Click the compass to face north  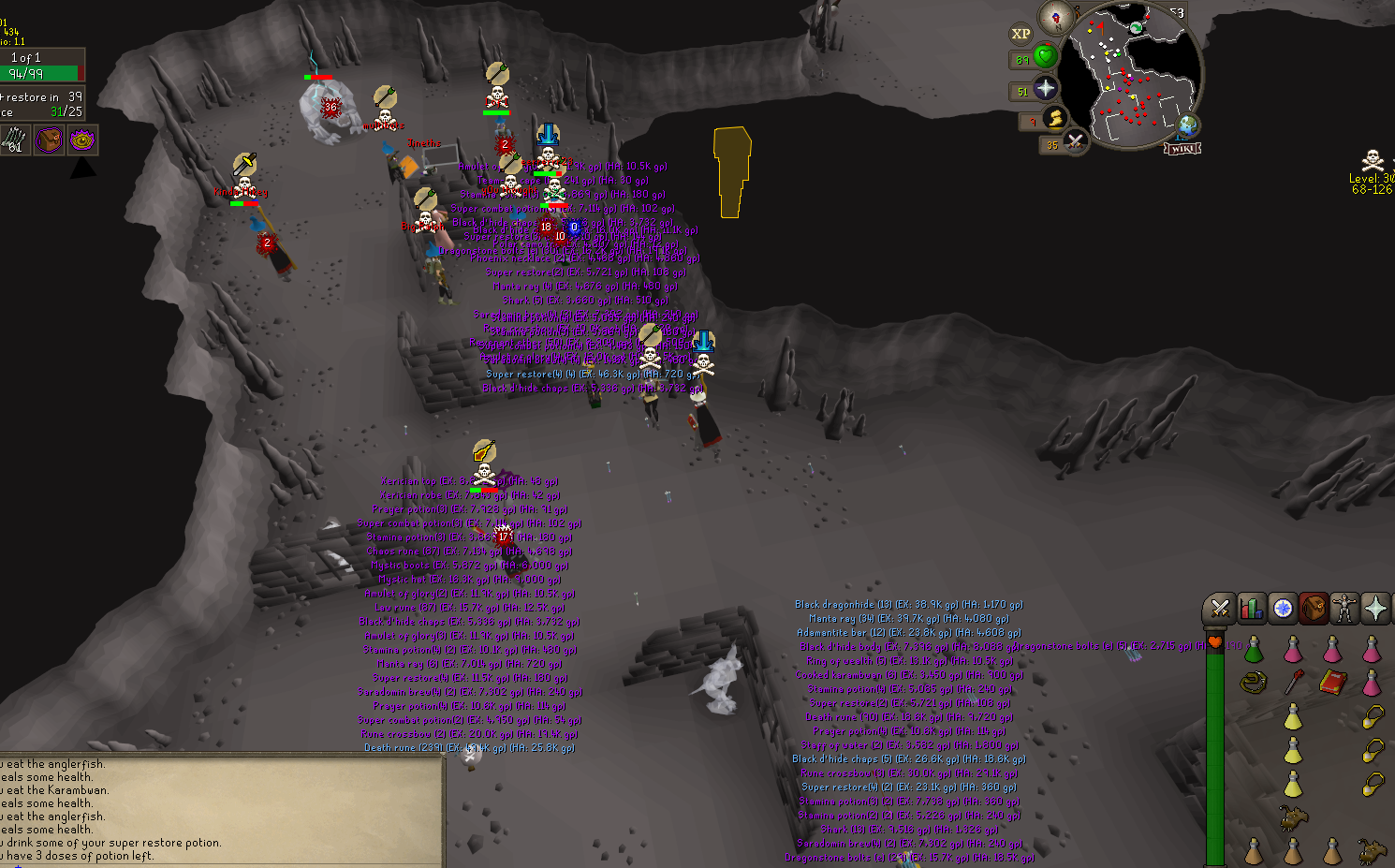click(x=1056, y=18)
